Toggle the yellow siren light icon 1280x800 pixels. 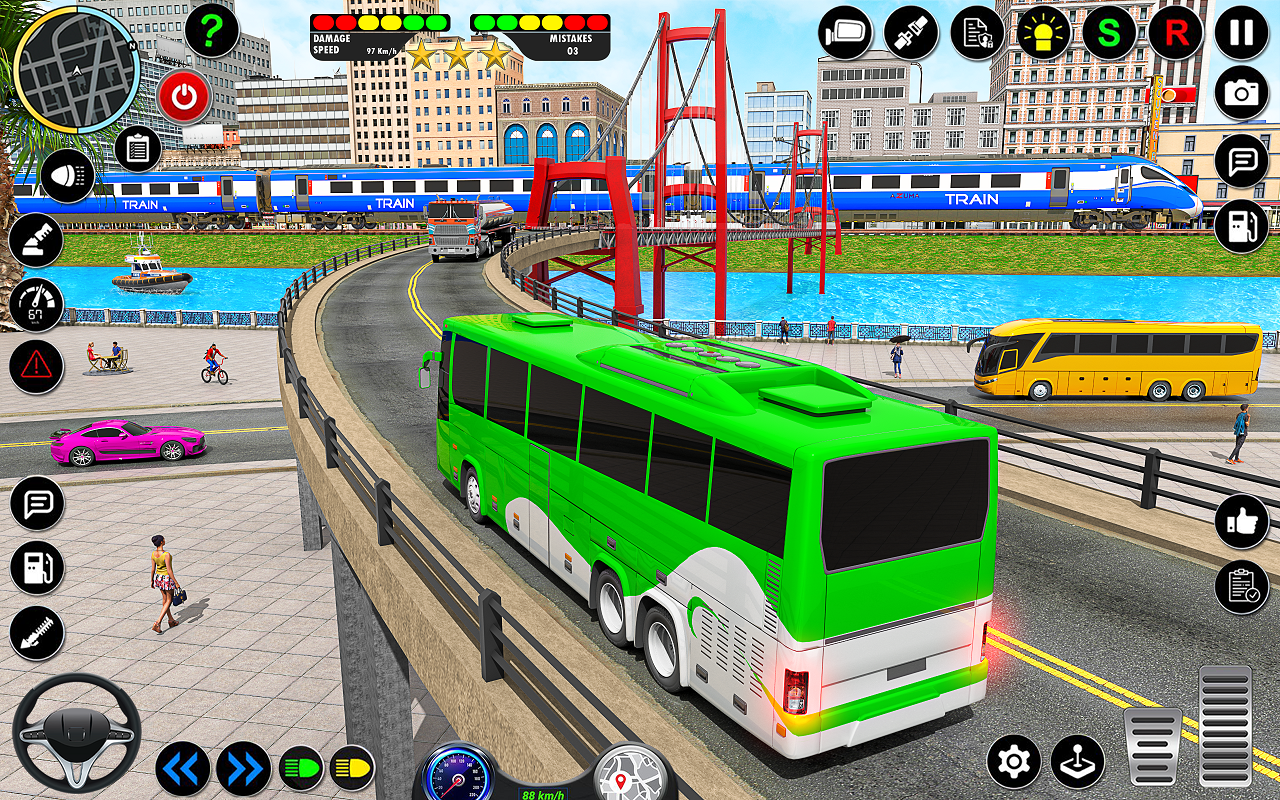point(1044,33)
